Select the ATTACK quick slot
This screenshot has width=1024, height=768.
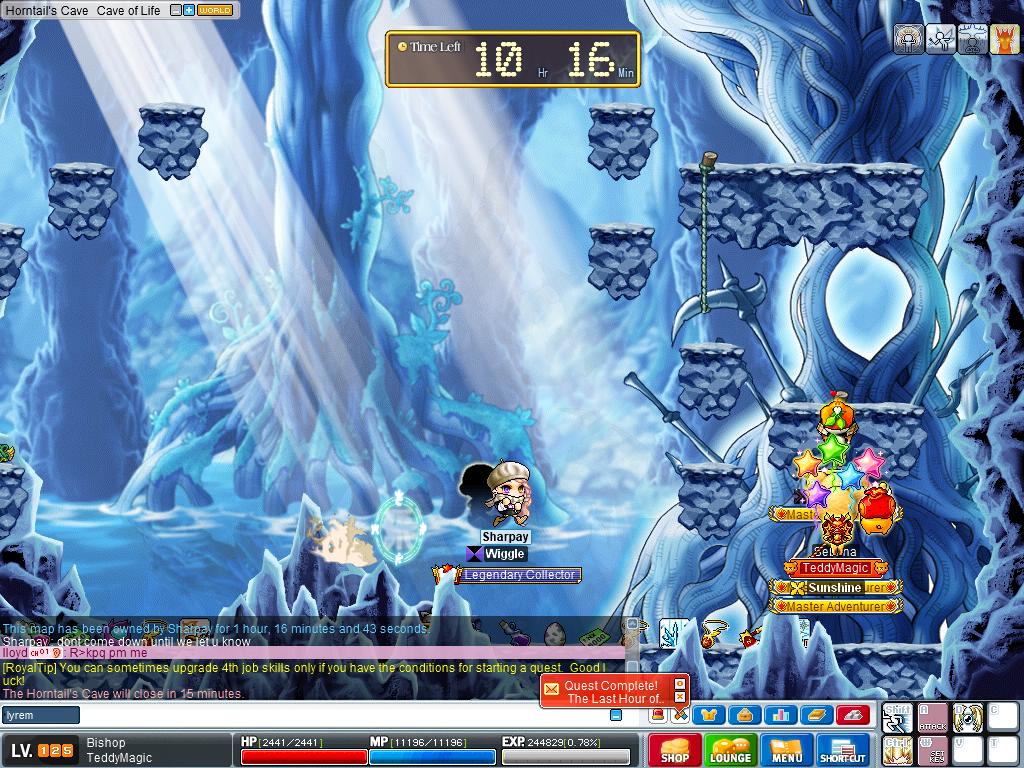pyautogui.click(x=932, y=716)
